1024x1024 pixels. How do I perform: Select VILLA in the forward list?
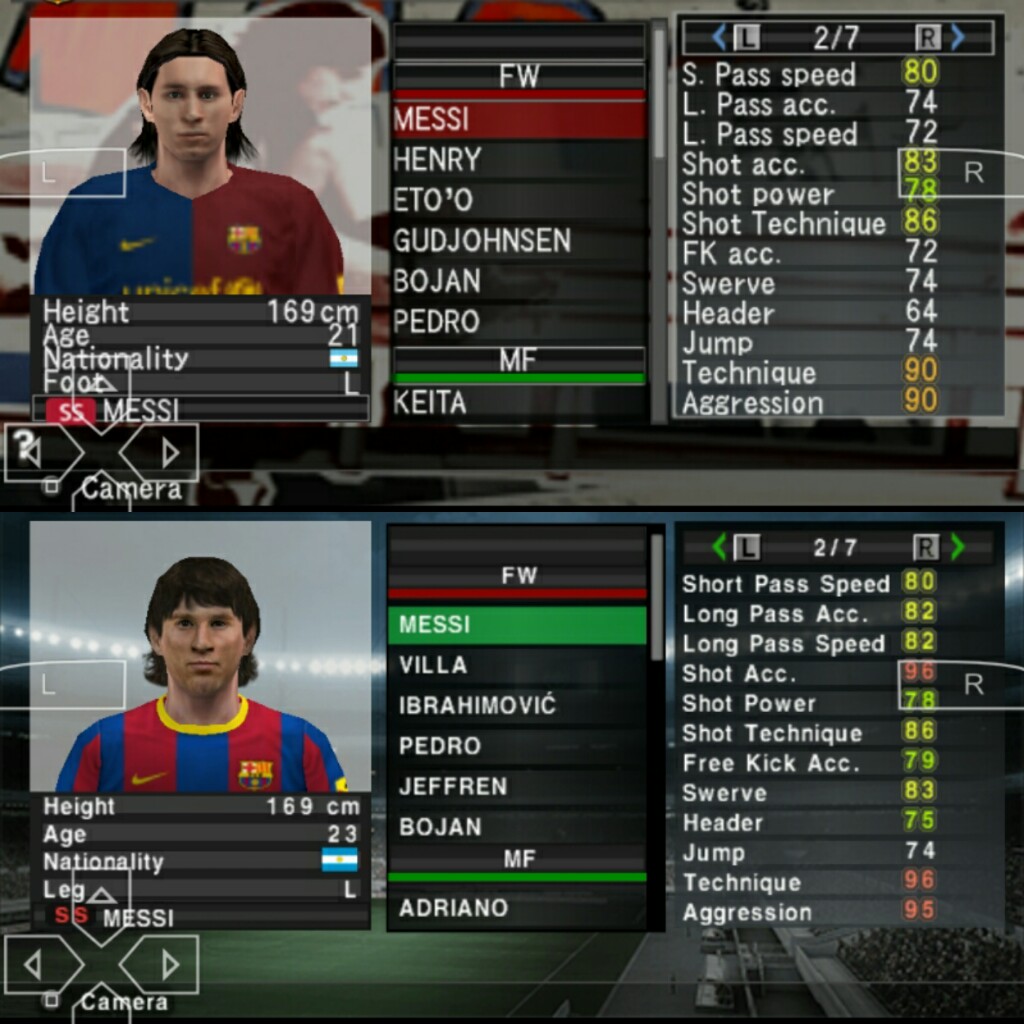[x=516, y=665]
